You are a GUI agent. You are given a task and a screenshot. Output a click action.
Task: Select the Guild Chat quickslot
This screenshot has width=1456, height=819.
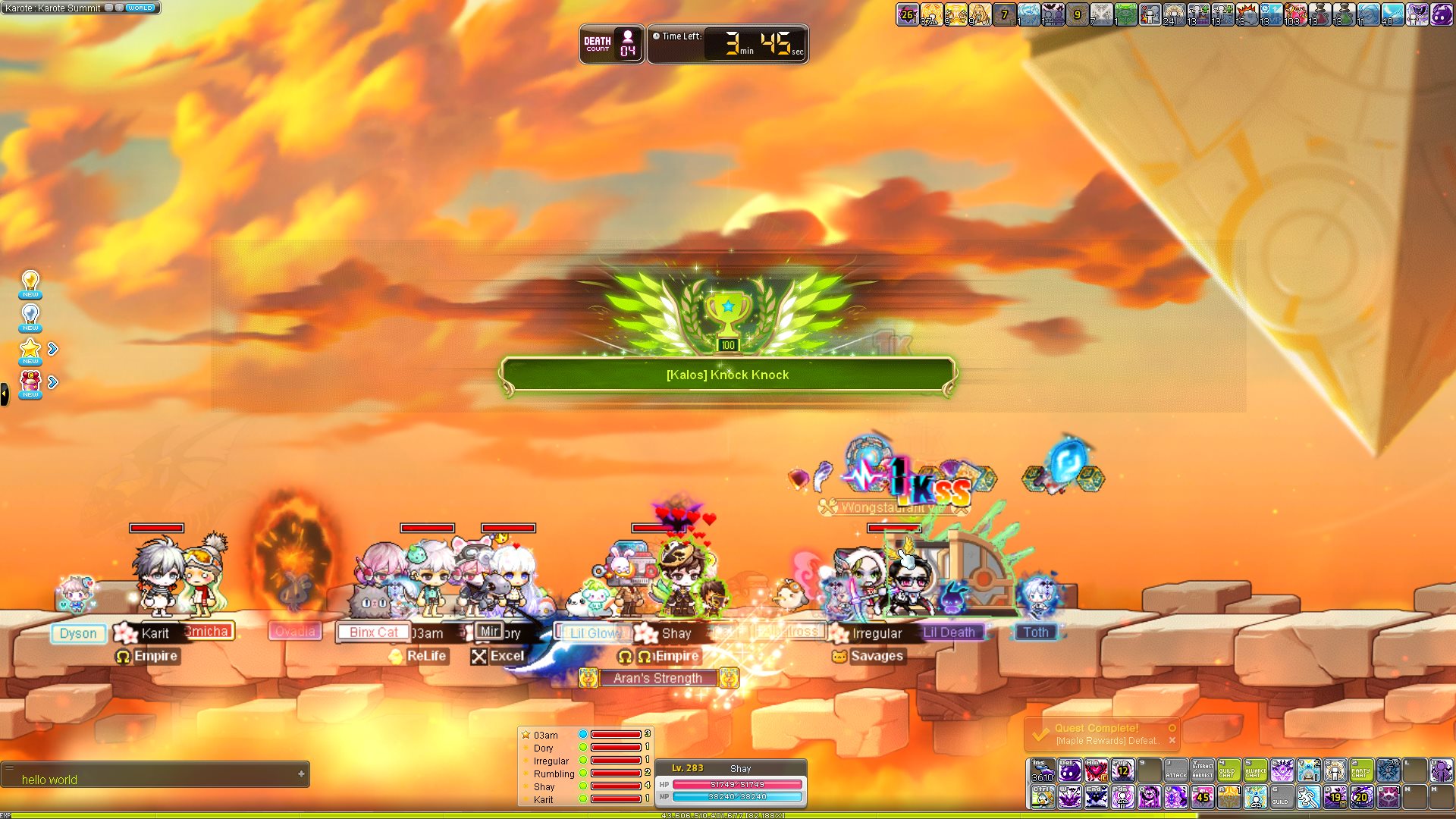[1229, 770]
